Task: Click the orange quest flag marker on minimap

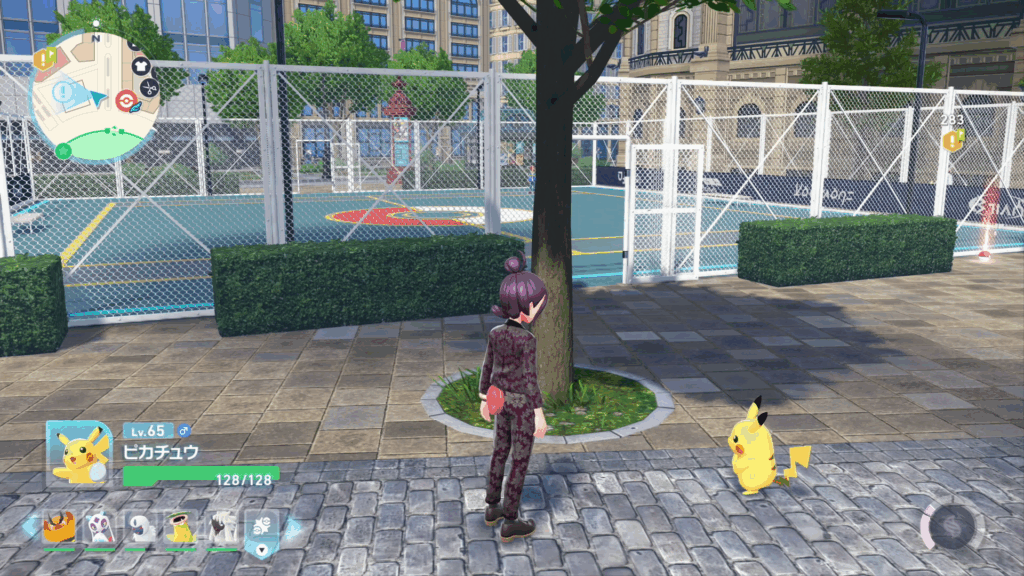Action: 44,59
